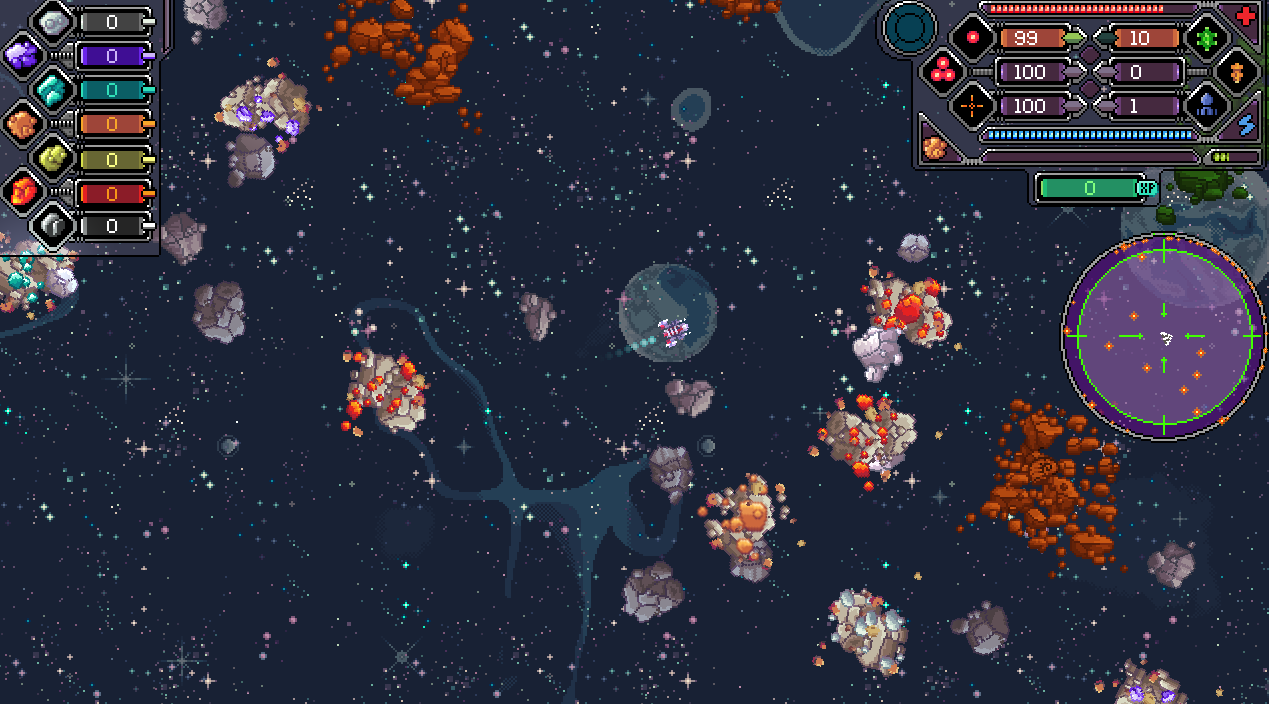Viewport: 1269px width, 704px height.
Task: Choose the orange crosshair weapon icon
Action: [972, 105]
